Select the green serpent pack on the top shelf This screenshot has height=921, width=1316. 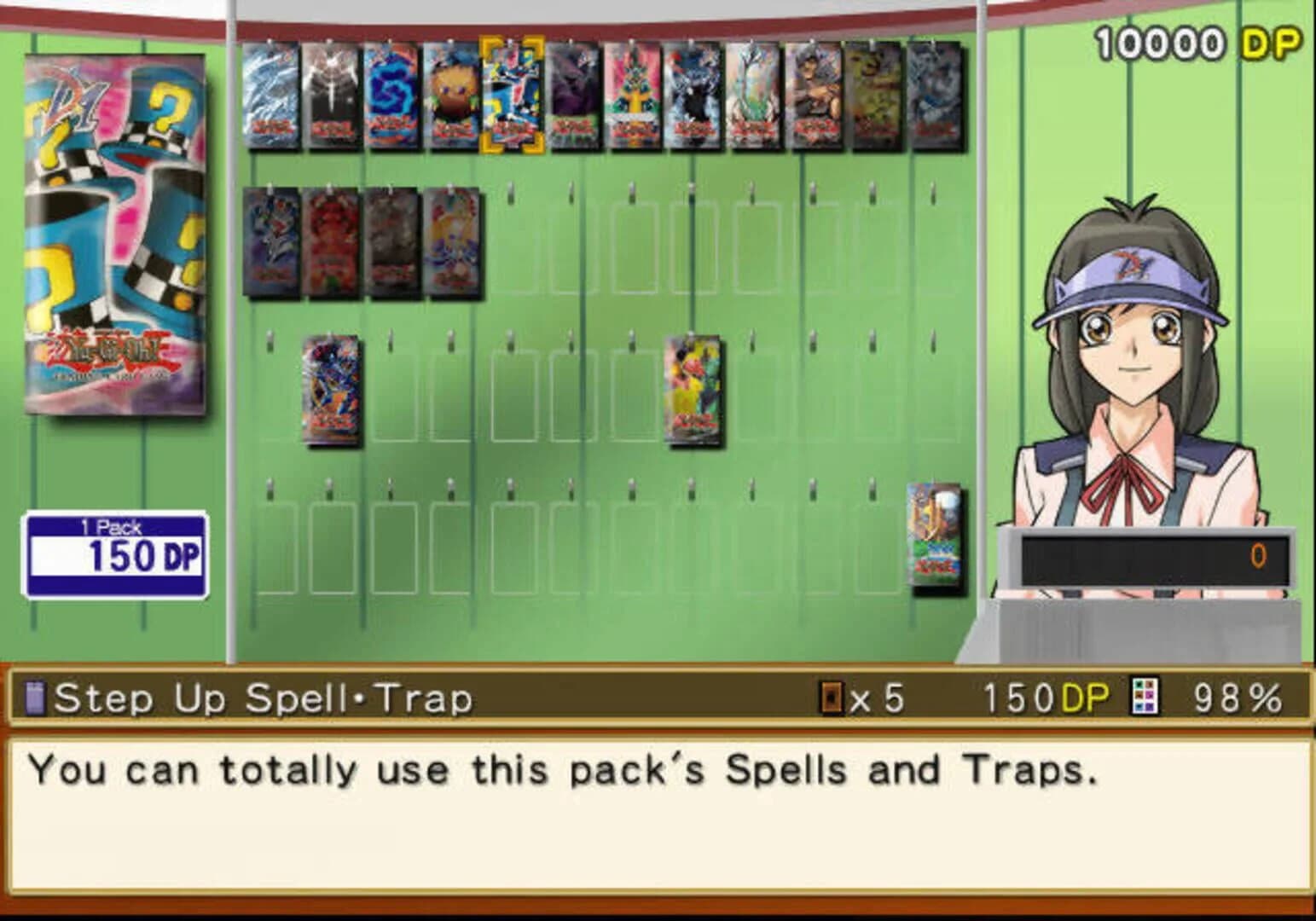point(631,94)
